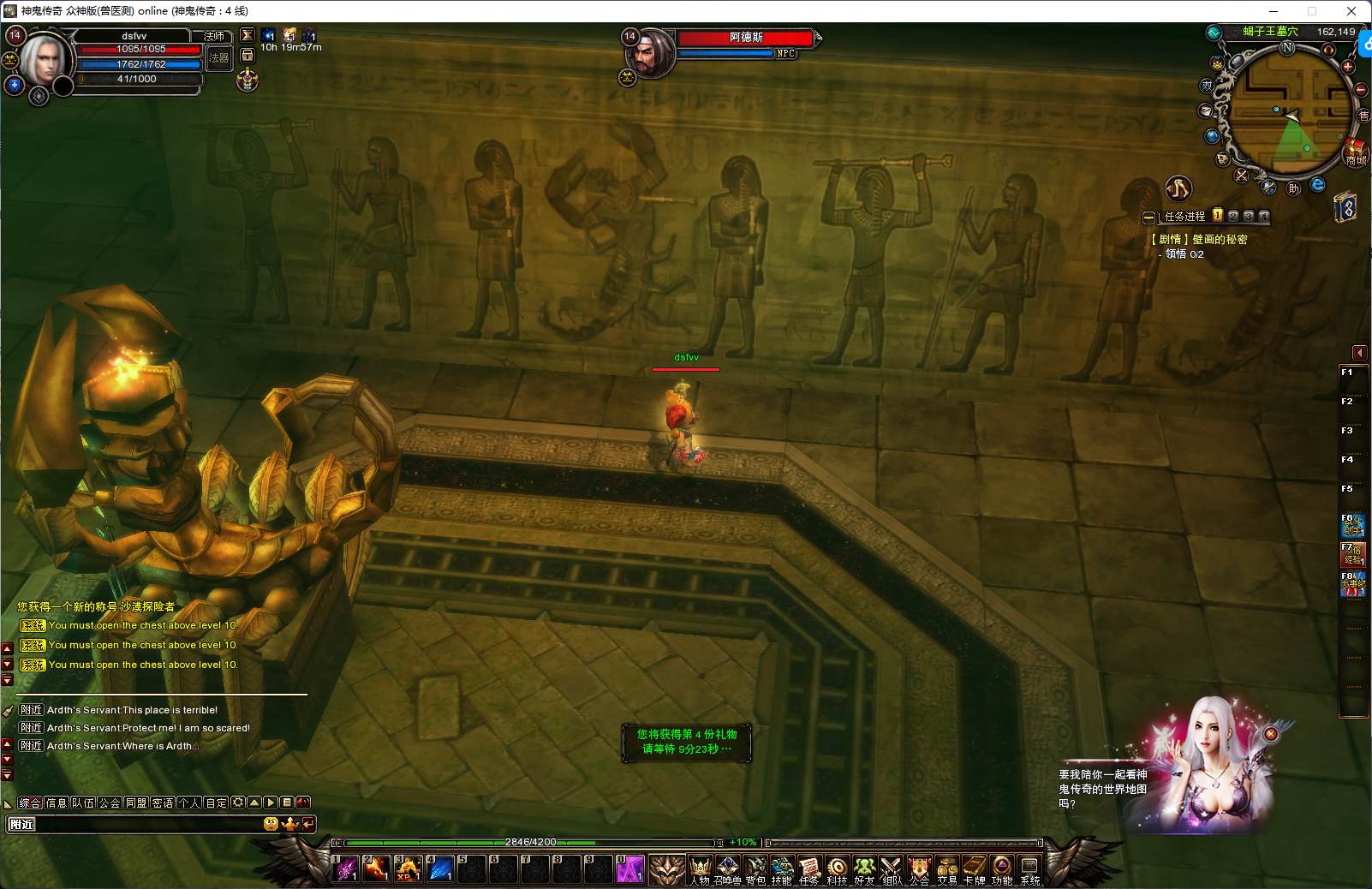Screen dimensions: 1372x889
Task: Open the 好友 friends list
Action: [864, 868]
